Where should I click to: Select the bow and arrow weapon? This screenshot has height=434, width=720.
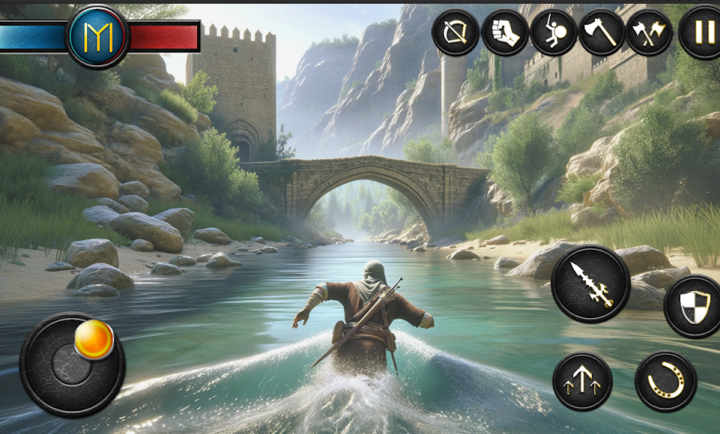[455, 32]
